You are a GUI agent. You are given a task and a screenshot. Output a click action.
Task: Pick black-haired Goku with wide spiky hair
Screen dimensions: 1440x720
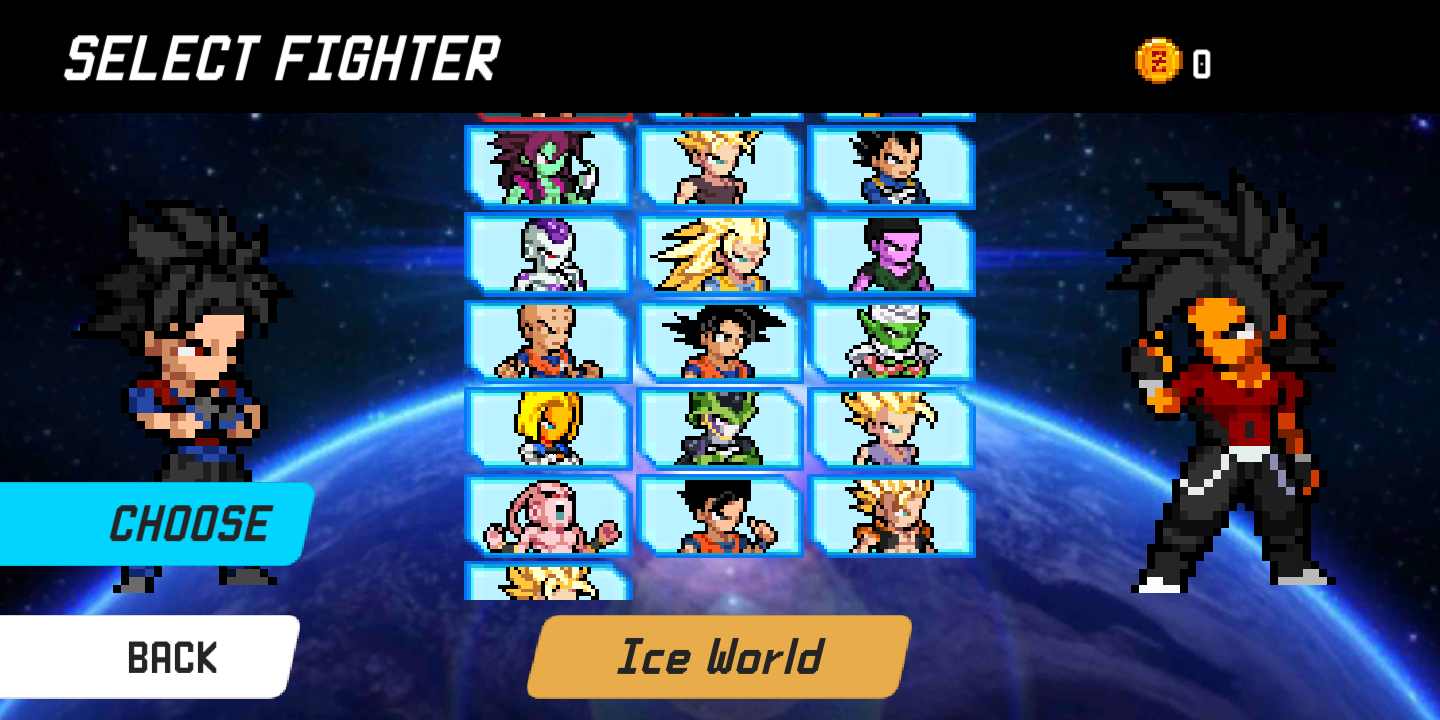[x=720, y=341]
